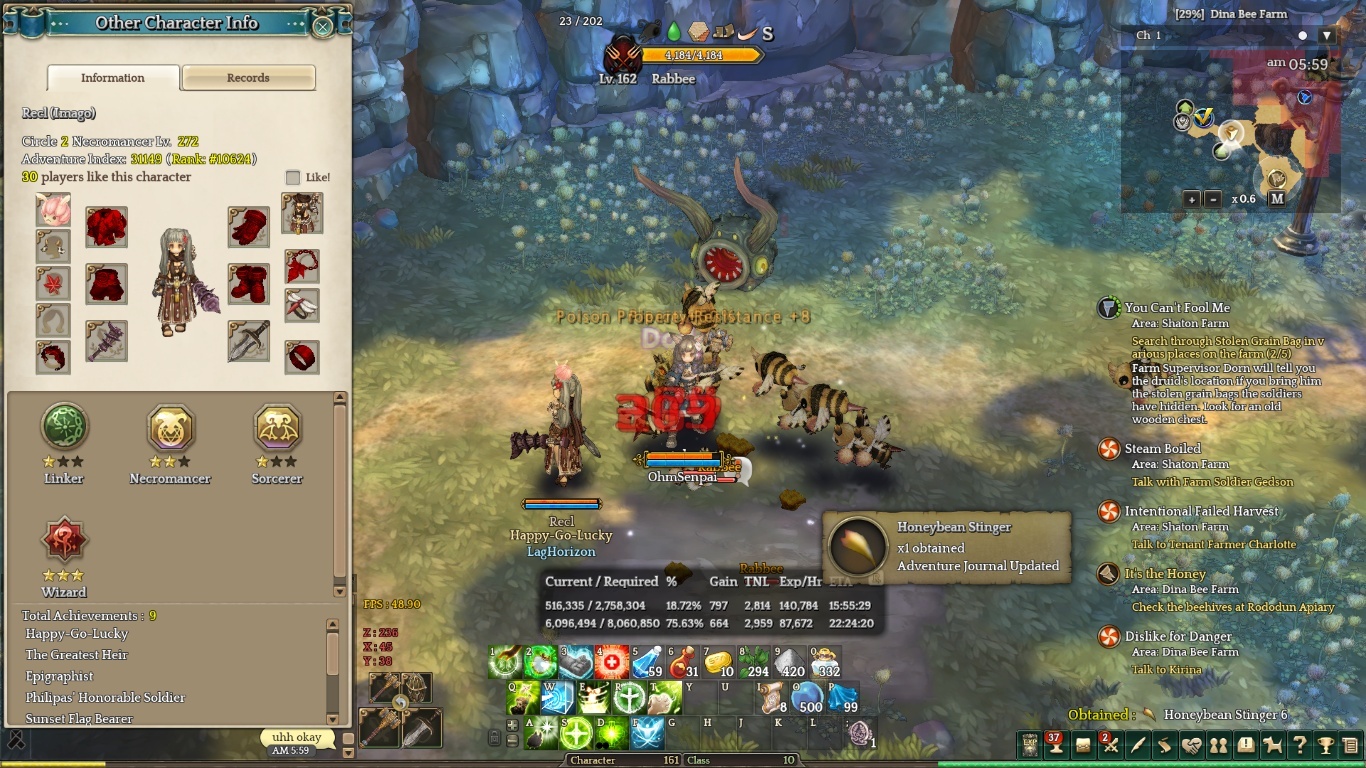Open the channel selection dropdown arrow

(x=1327, y=36)
